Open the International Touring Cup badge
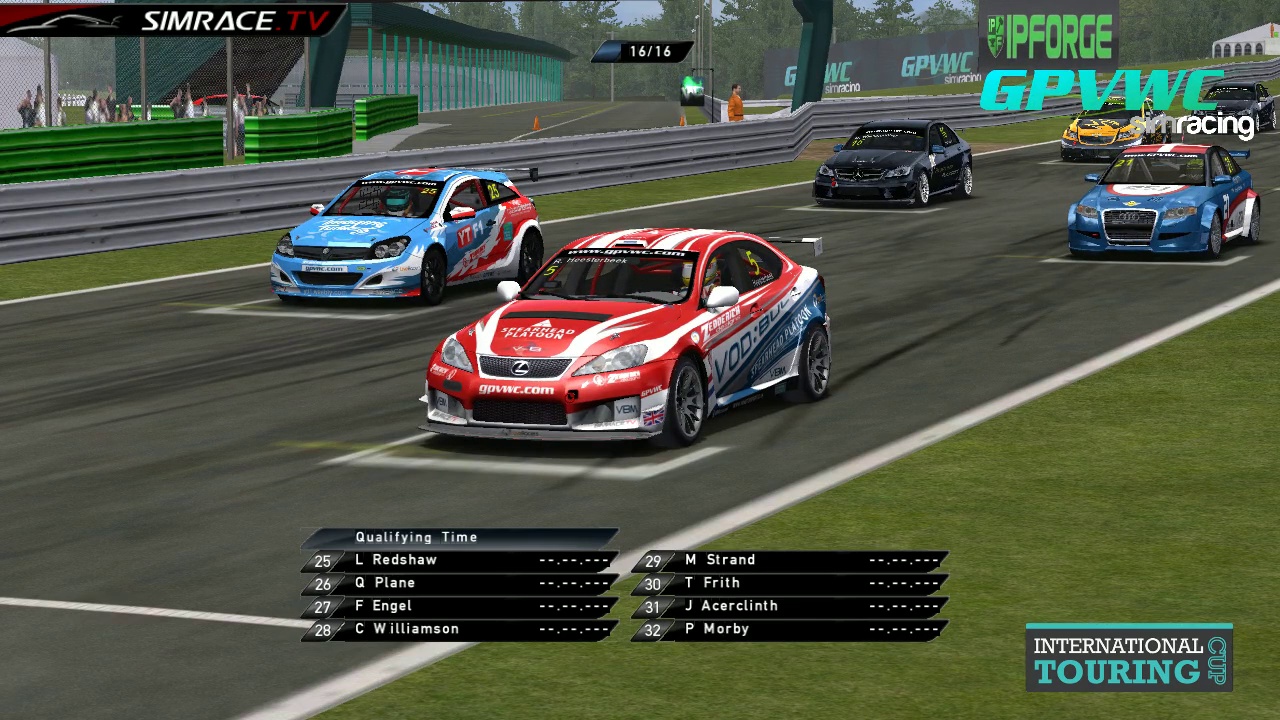The image size is (1280, 720). (1128, 658)
